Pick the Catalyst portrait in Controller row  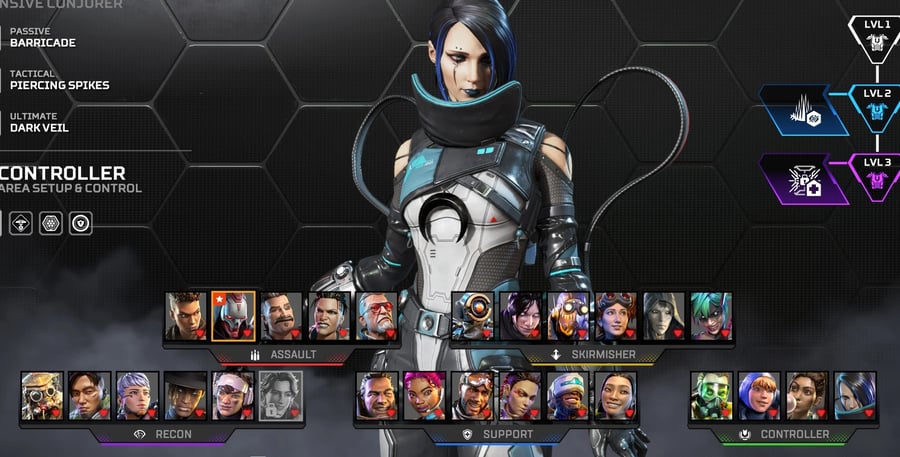point(855,396)
